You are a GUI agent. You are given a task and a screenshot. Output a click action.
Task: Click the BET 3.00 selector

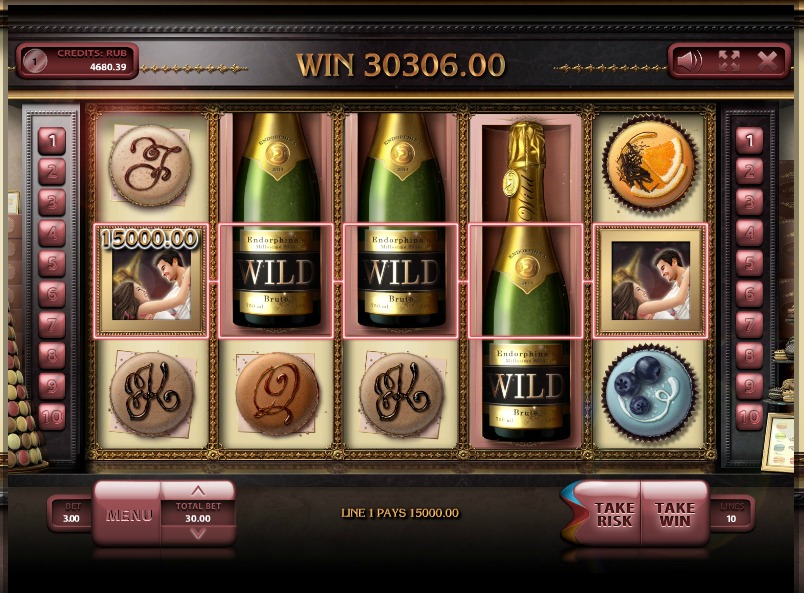71,514
